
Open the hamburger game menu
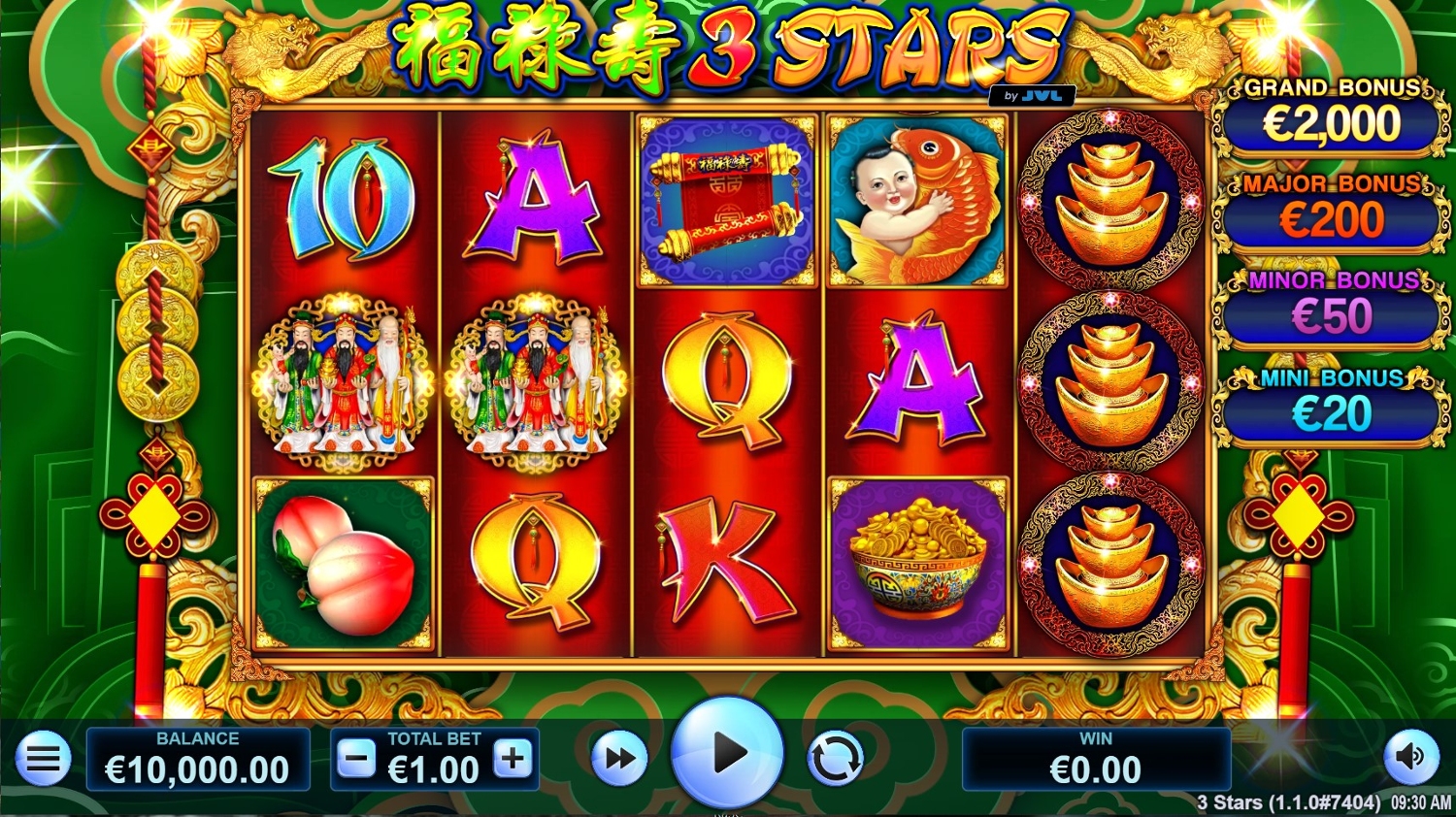43,759
